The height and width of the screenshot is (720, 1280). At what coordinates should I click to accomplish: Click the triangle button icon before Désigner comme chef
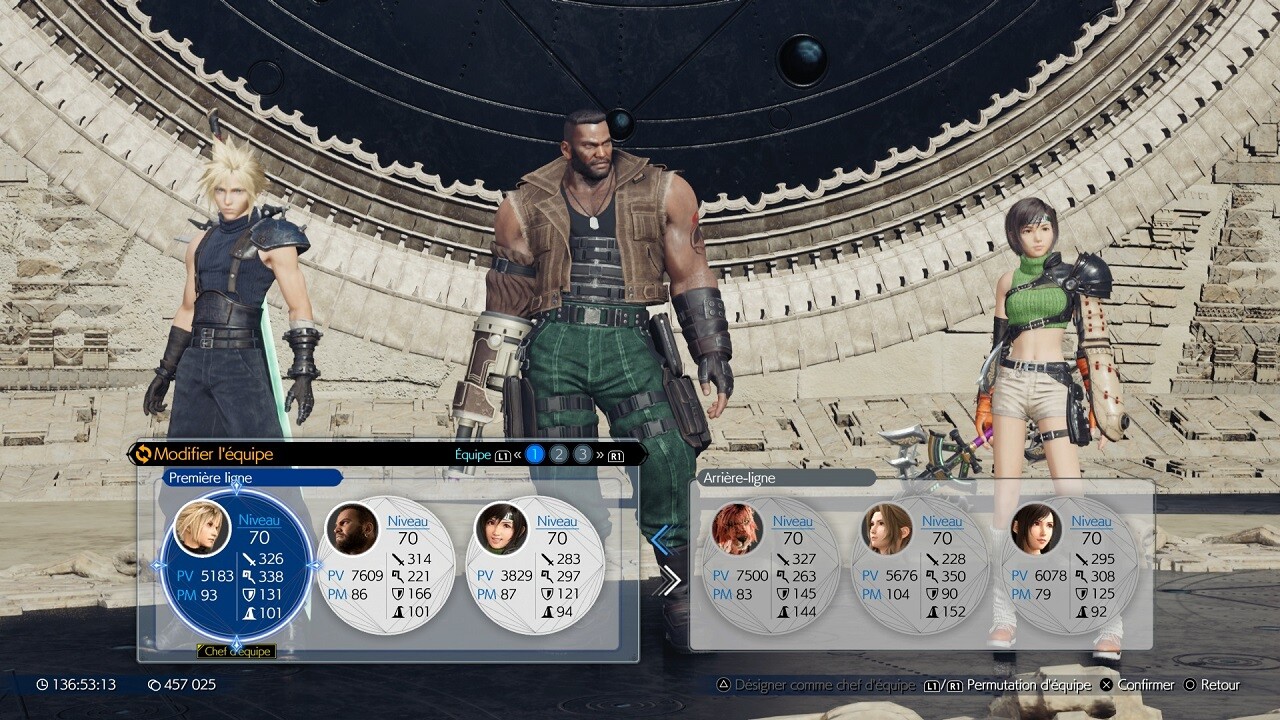coord(726,685)
